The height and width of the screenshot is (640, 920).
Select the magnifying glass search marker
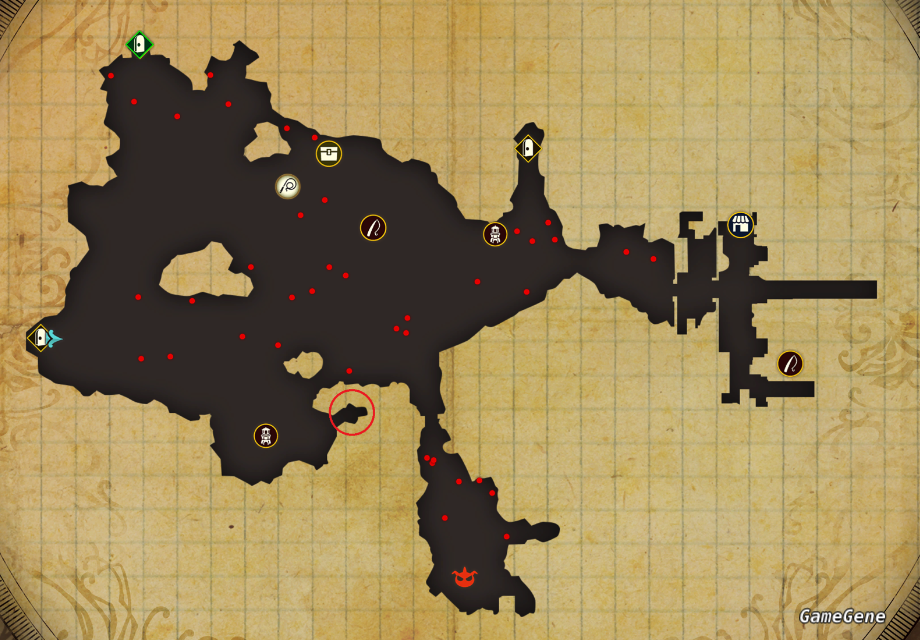[288, 186]
